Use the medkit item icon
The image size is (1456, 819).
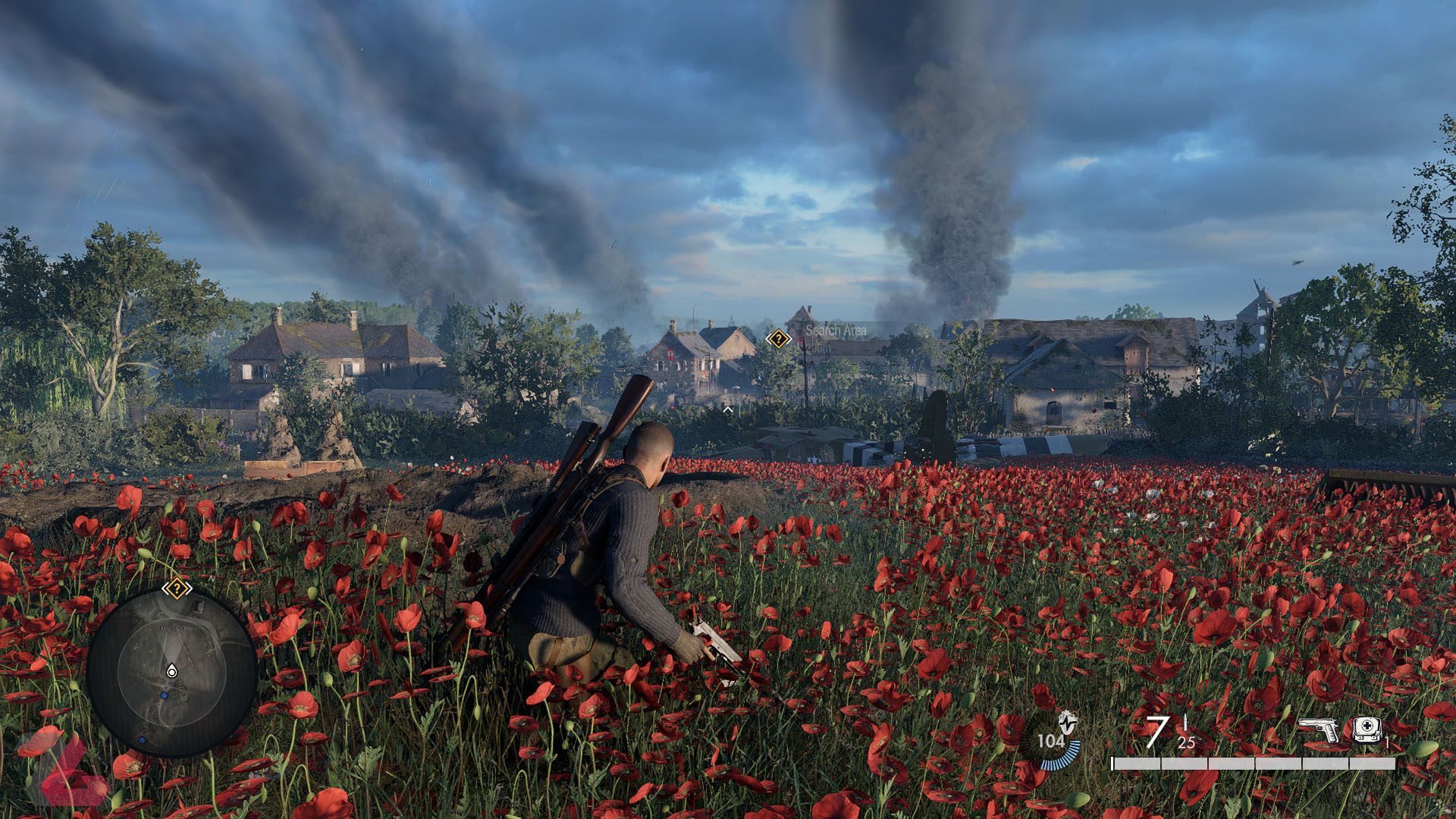[1367, 729]
